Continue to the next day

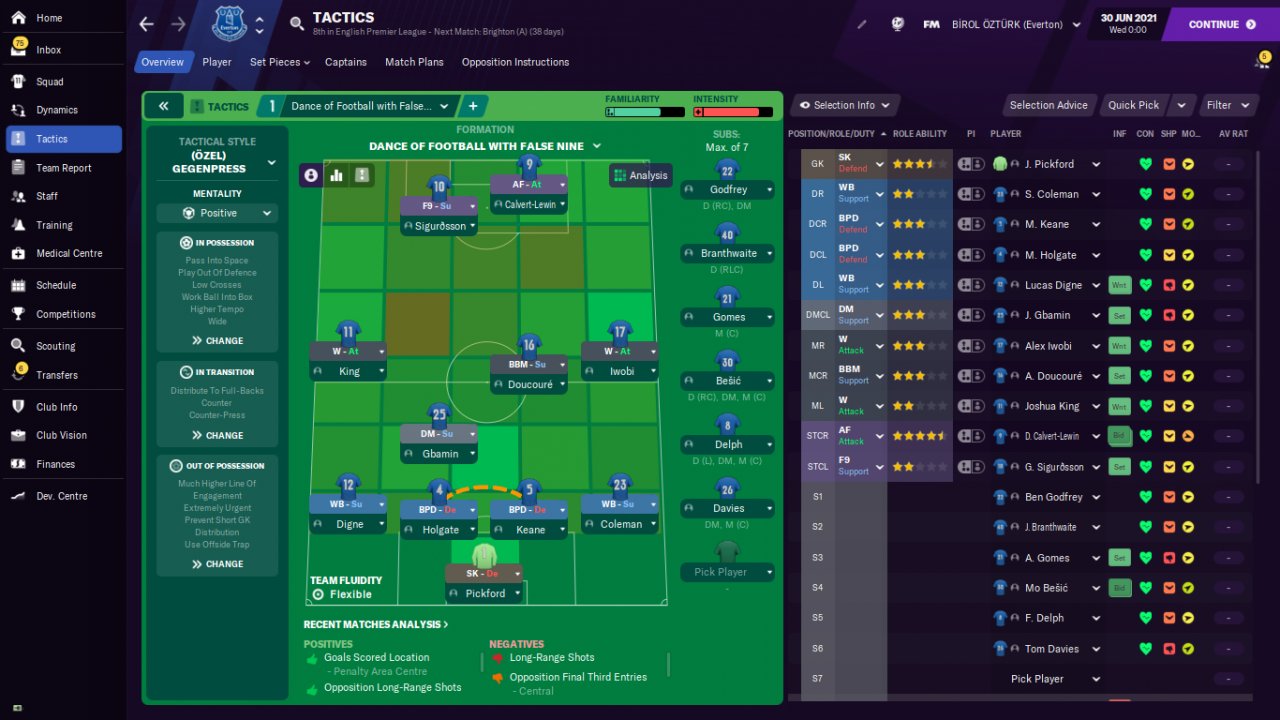(1222, 24)
